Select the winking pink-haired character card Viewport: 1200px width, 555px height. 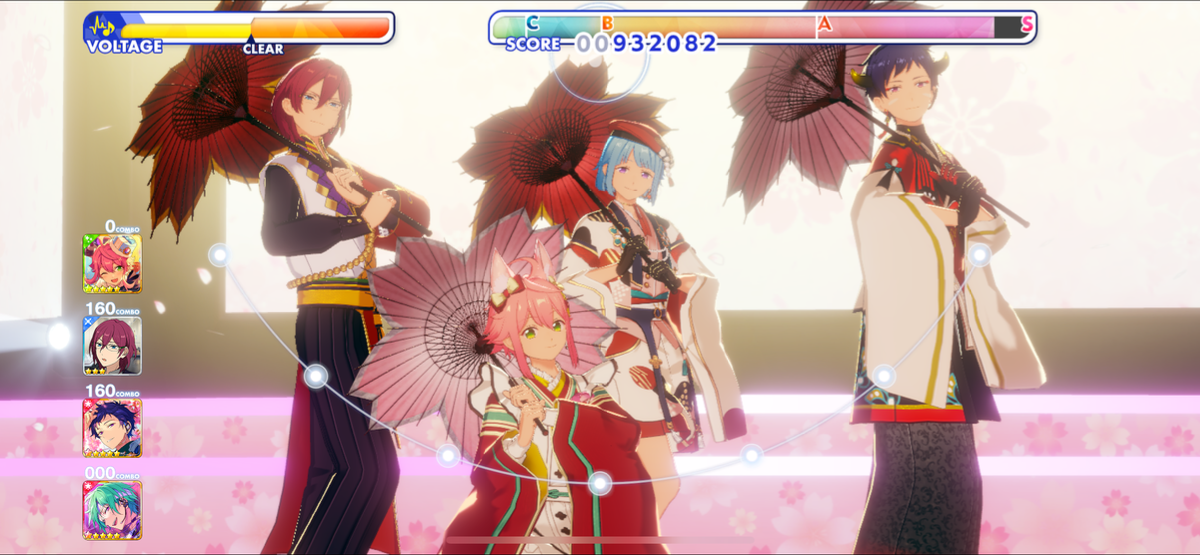point(112,263)
